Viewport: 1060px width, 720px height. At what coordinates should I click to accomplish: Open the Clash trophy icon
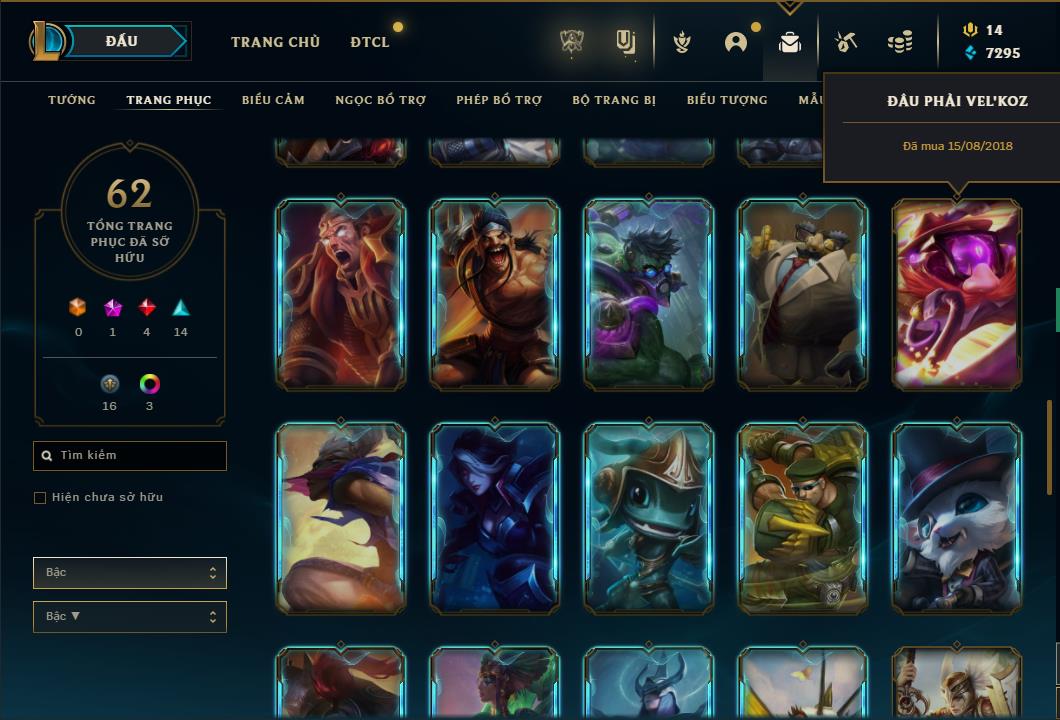click(573, 42)
